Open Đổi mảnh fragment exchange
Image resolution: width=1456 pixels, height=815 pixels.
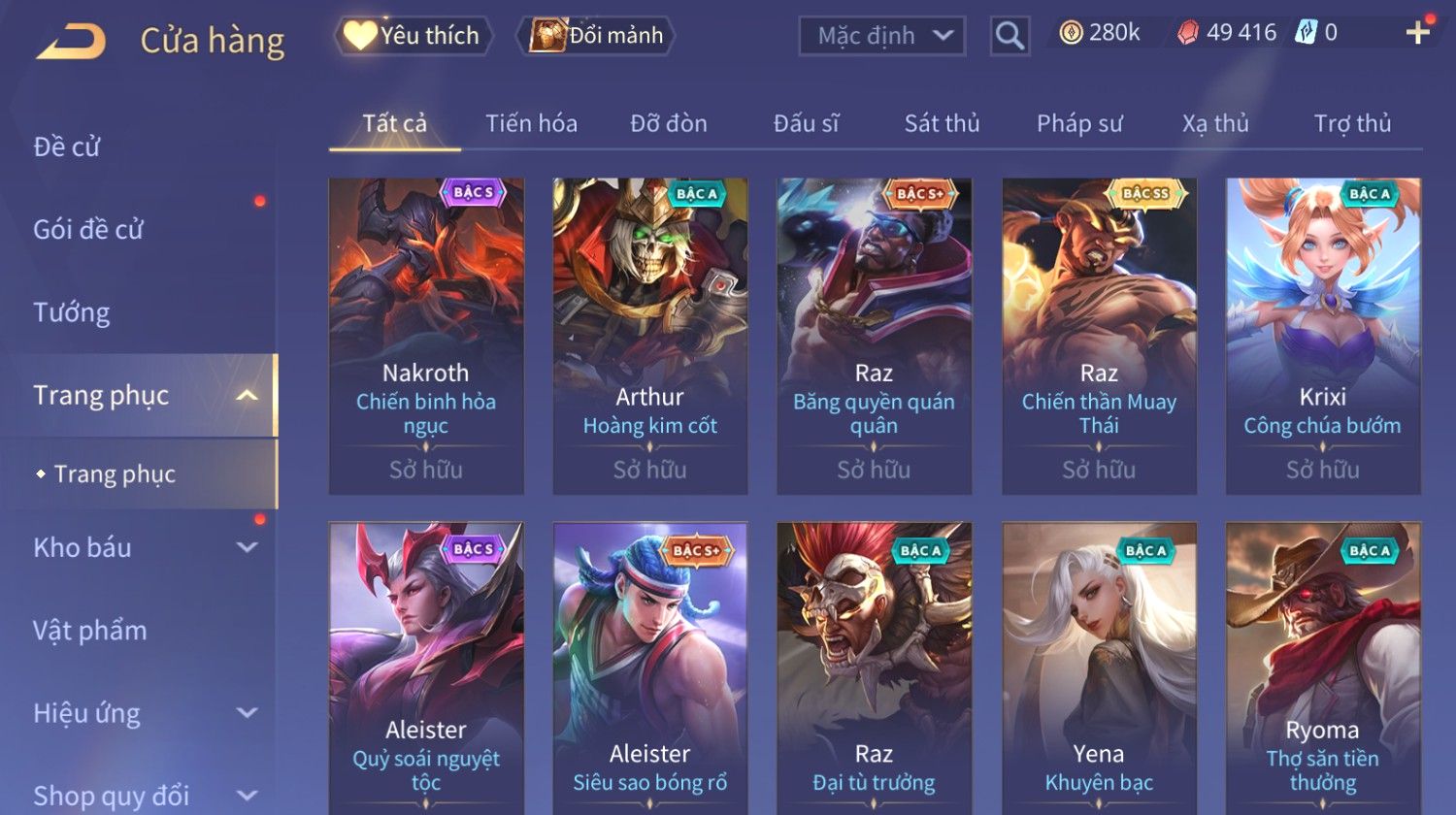pos(598,36)
